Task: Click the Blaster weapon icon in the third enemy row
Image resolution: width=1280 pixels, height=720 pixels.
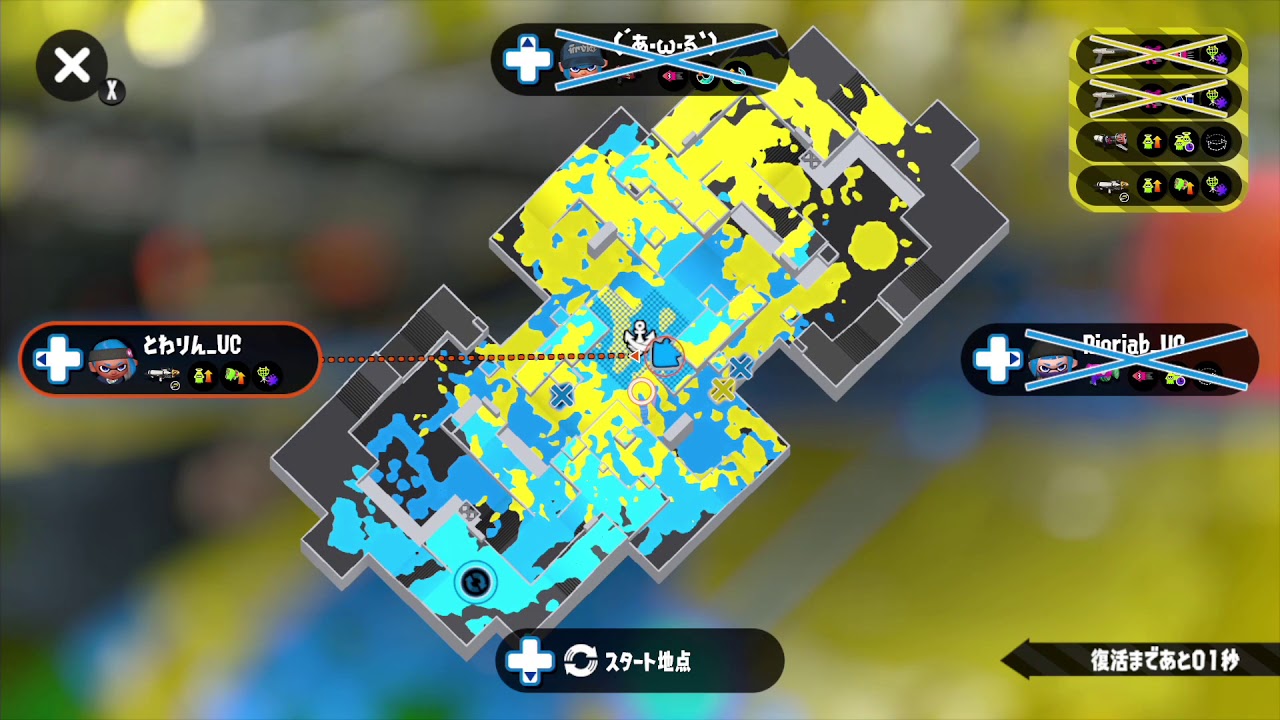Action: (x=1110, y=140)
